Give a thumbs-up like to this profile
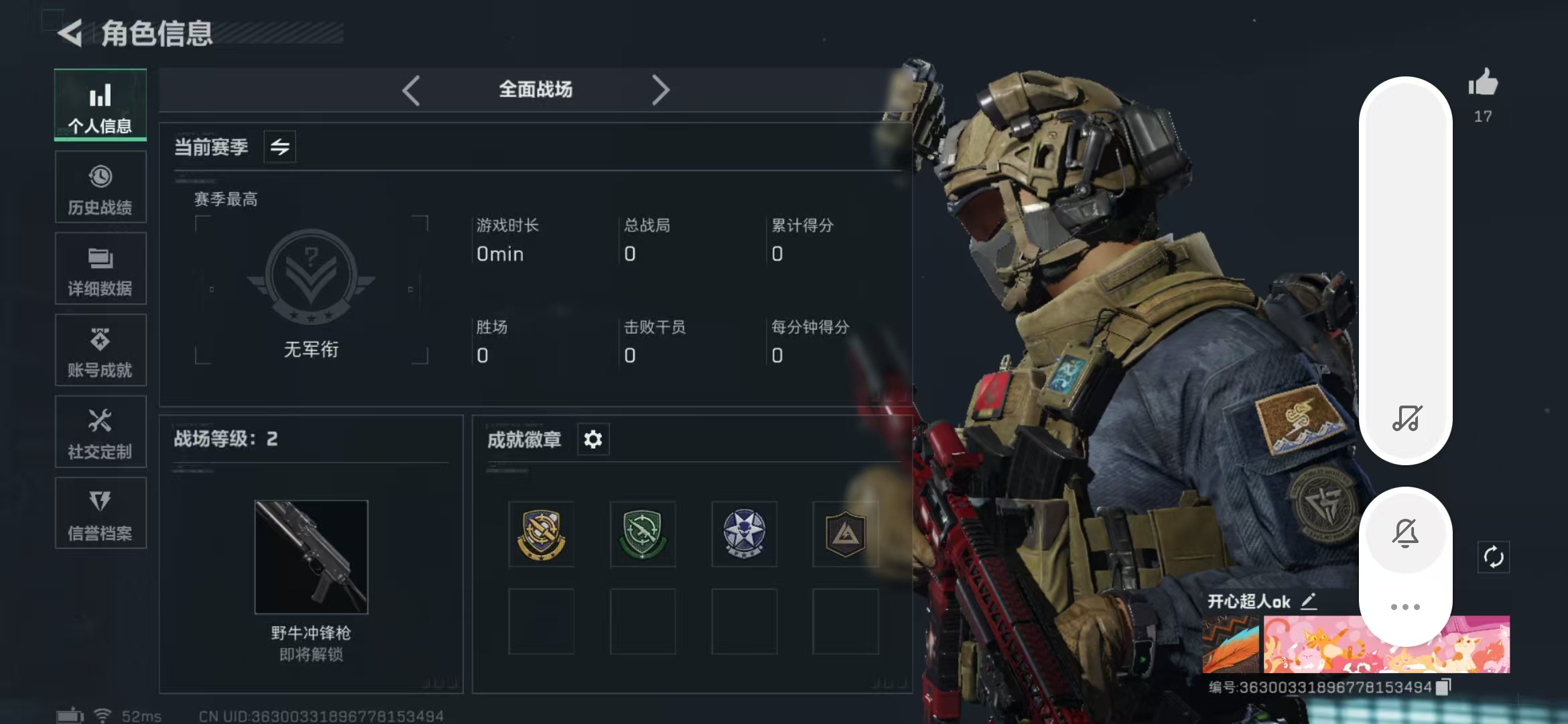 click(1483, 84)
